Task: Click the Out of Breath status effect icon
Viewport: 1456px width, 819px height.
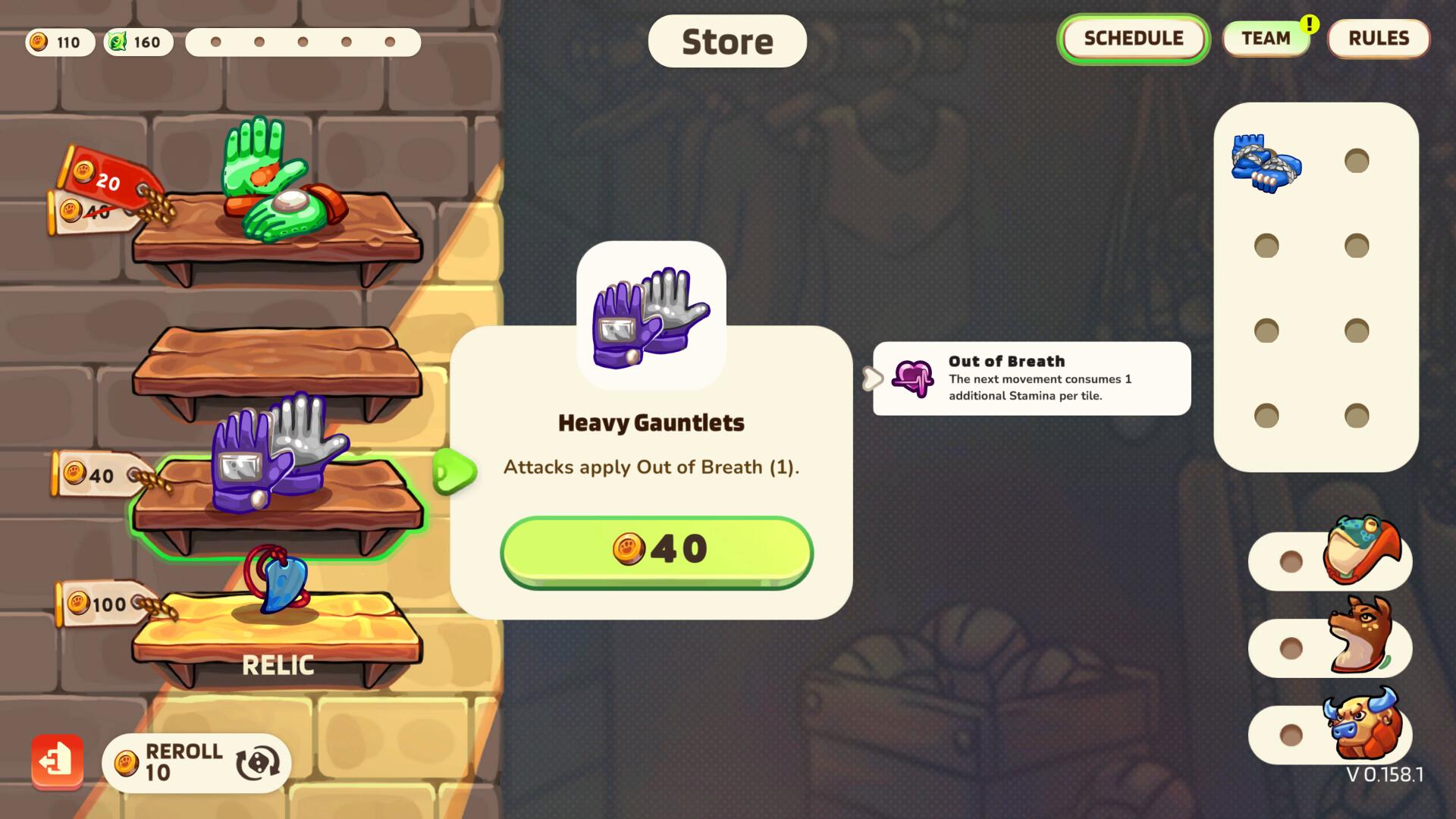Action: [x=912, y=375]
